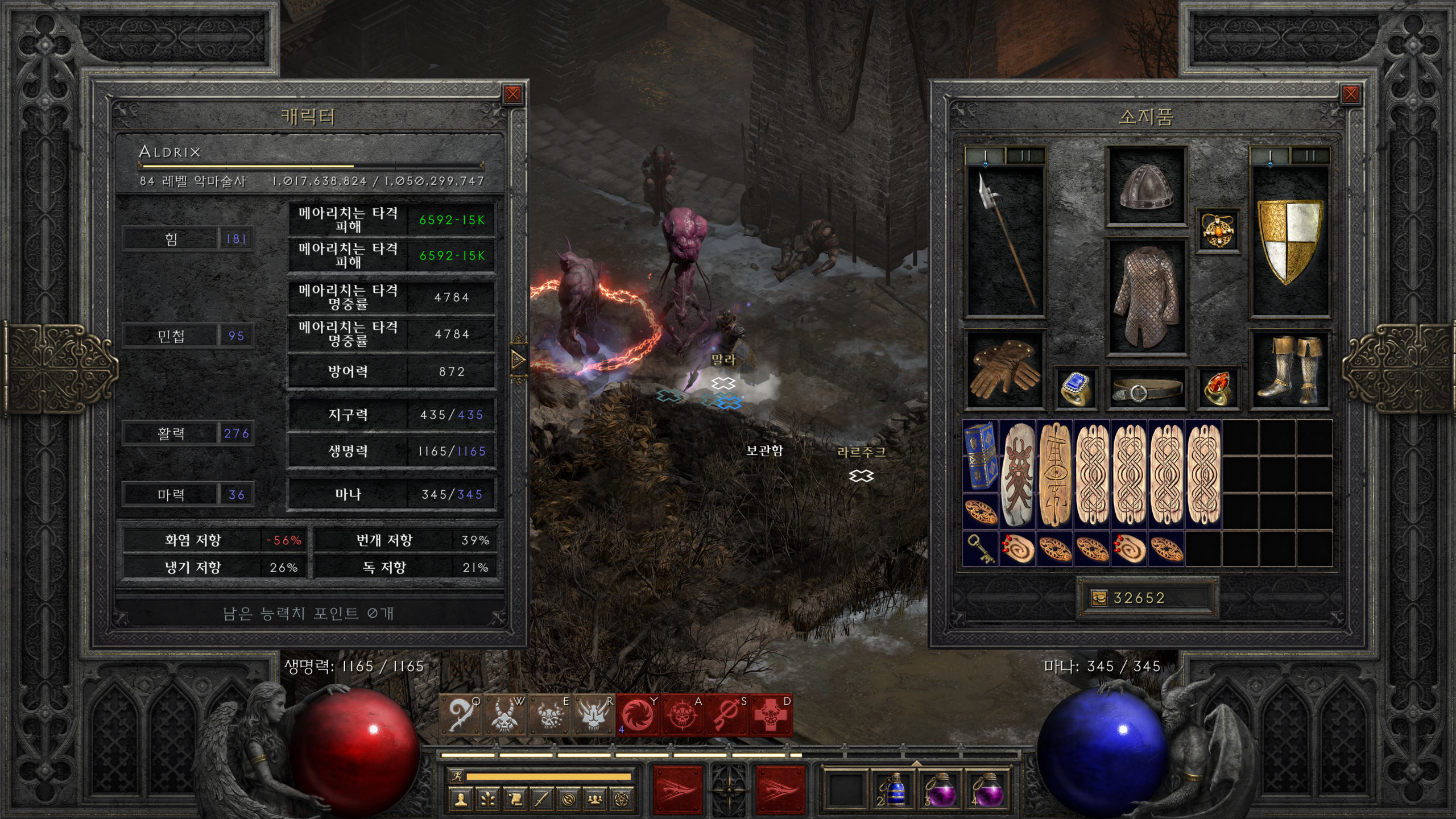Close the character stats panel

point(512,94)
